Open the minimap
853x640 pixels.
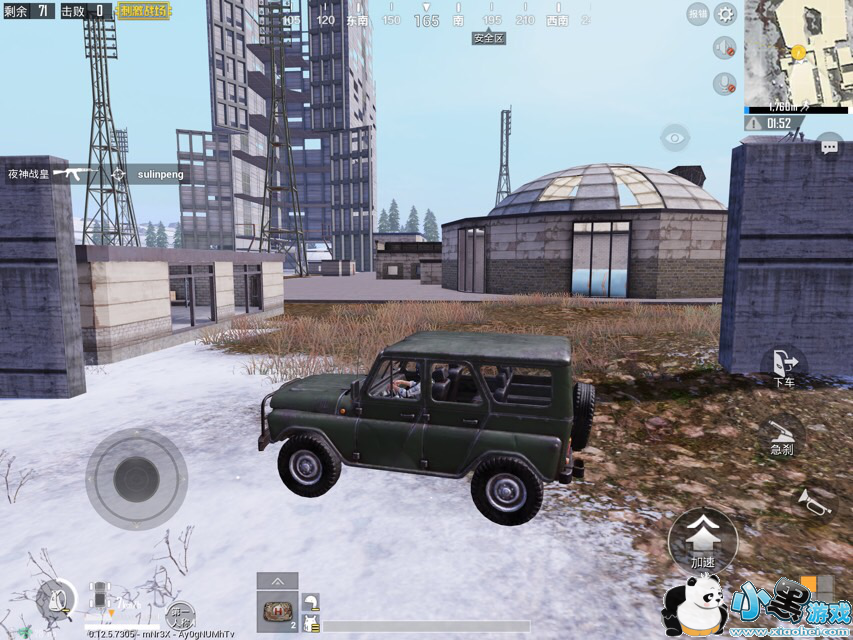[x=798, y=51]
